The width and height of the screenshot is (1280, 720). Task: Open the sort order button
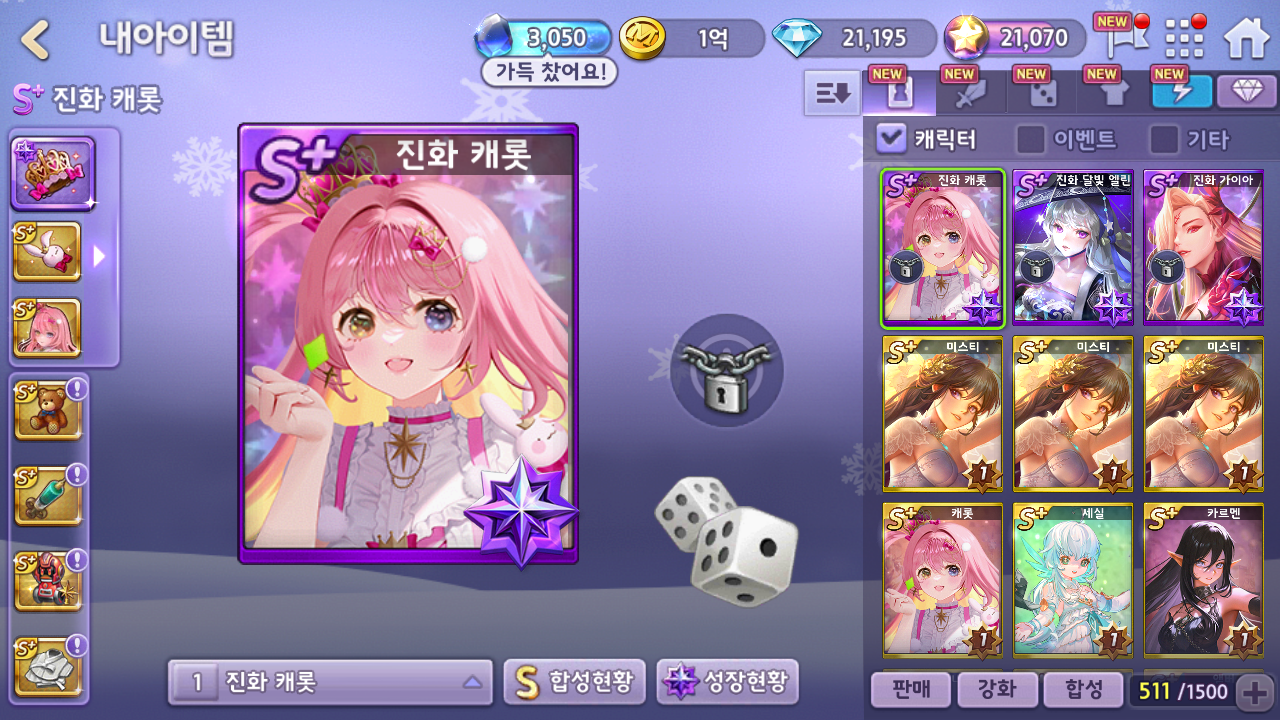pyautogui.click(x=832, y=93)
